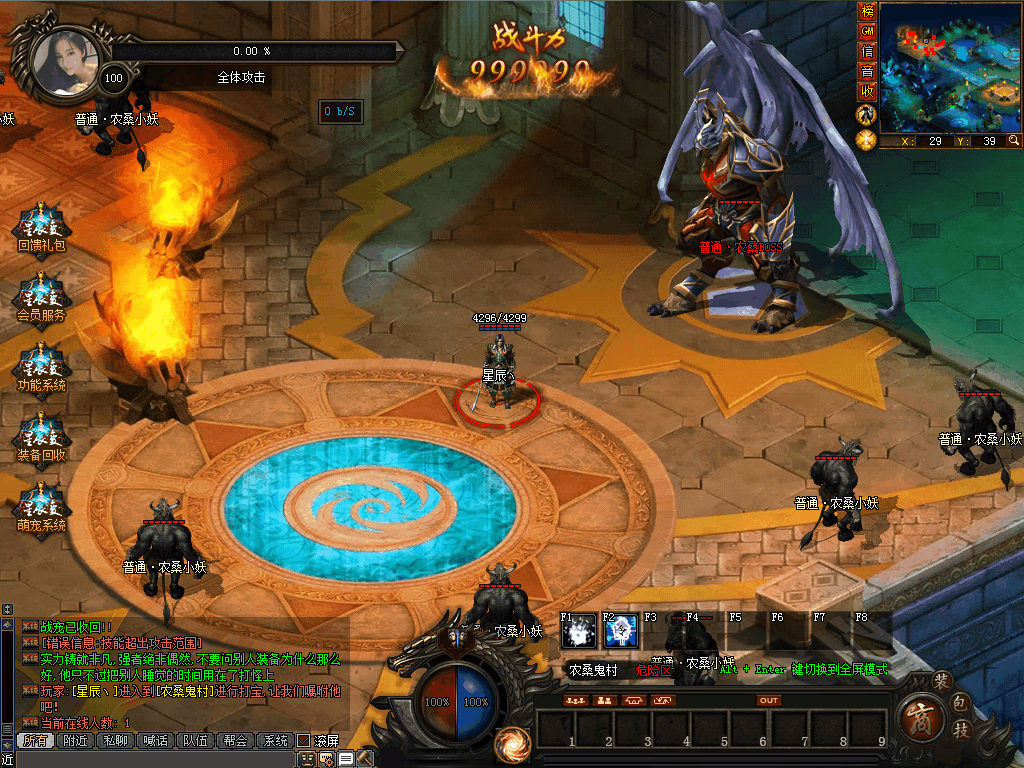This screenshot has height=768, width=1024.
Task: Click the GM button beside the minimap
Action: [x=867, y=32]
